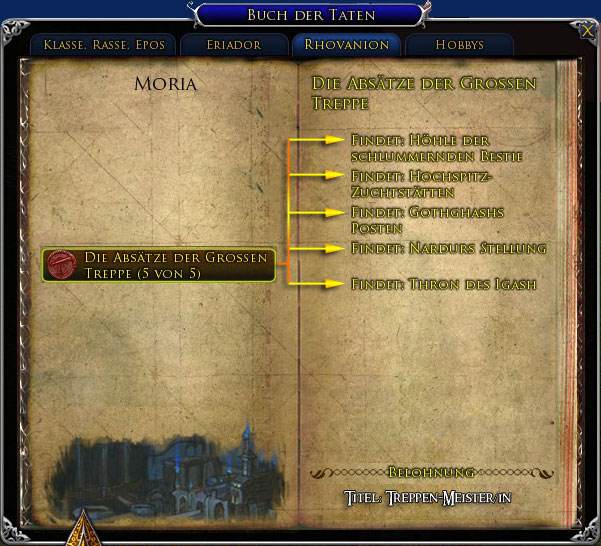Close the Buch der Taten window
Image resolution: width=601 pixels, height=546 pixels.
(585, 31)
